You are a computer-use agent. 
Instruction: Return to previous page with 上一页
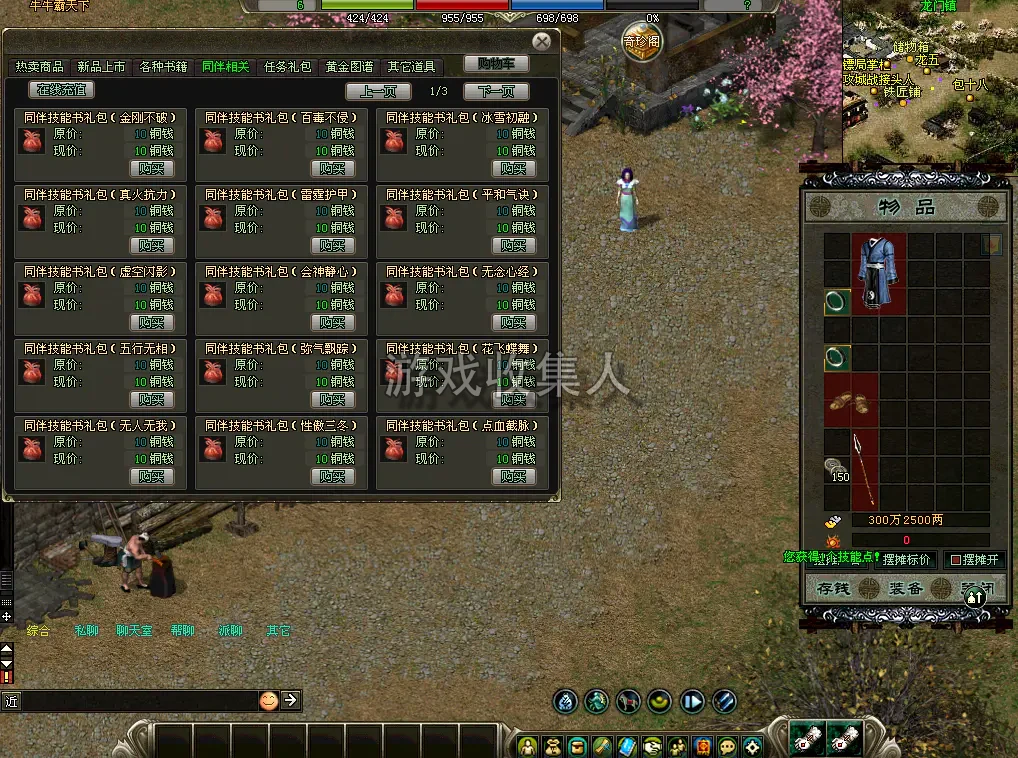click(378, 92)
